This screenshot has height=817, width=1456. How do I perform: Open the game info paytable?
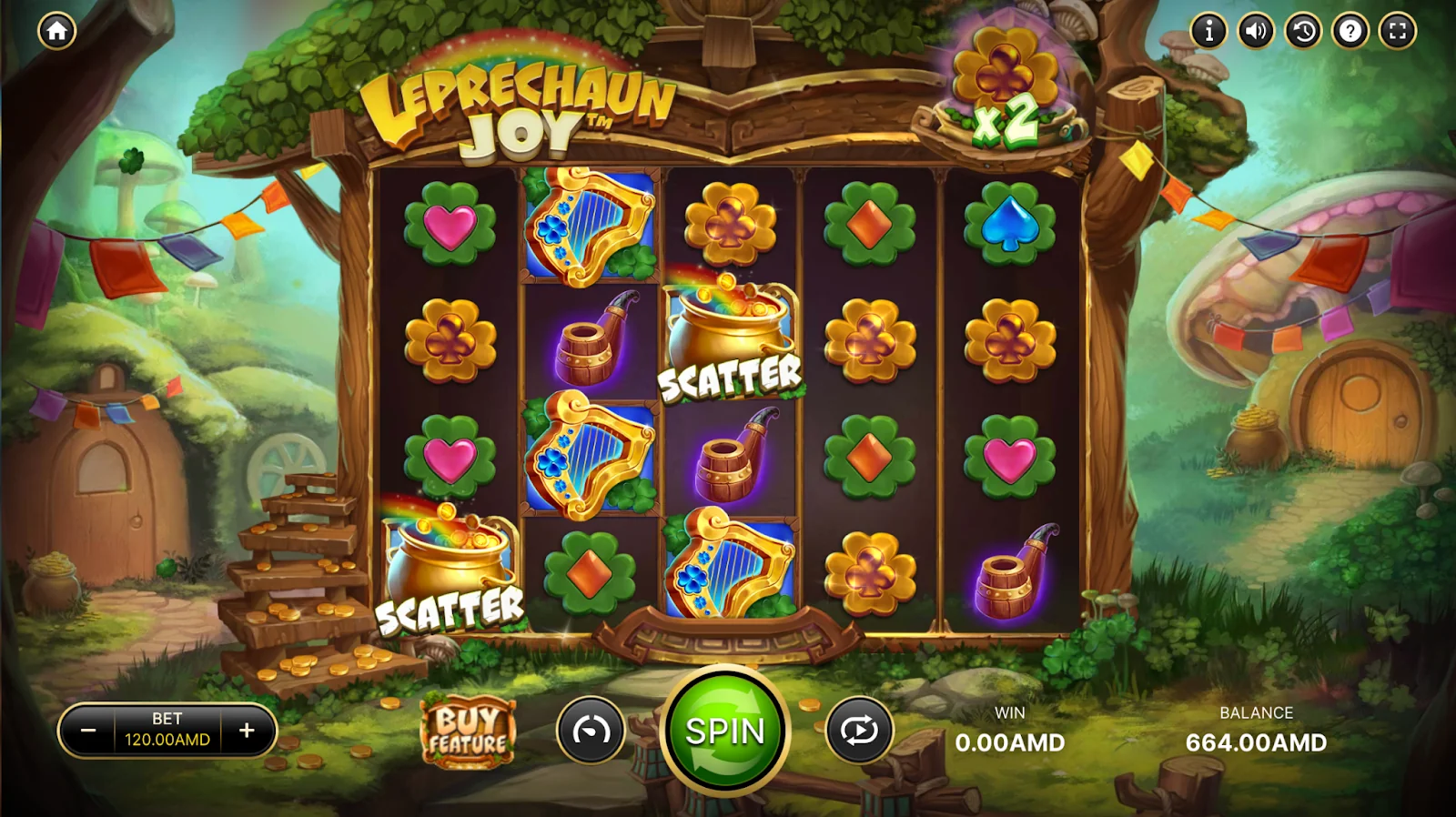click(x=1208, y=31)
